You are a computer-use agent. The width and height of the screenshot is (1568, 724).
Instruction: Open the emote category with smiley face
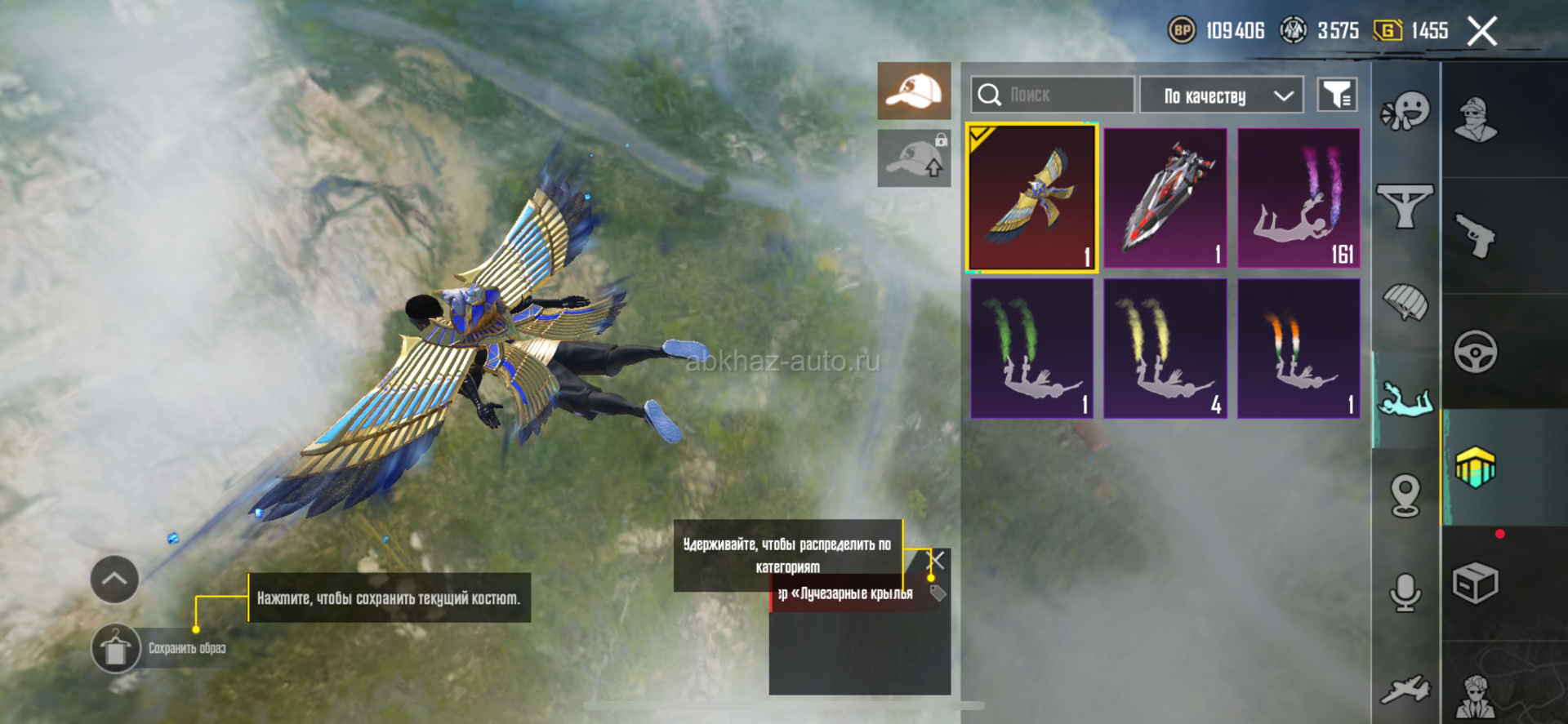[1405, 111]
